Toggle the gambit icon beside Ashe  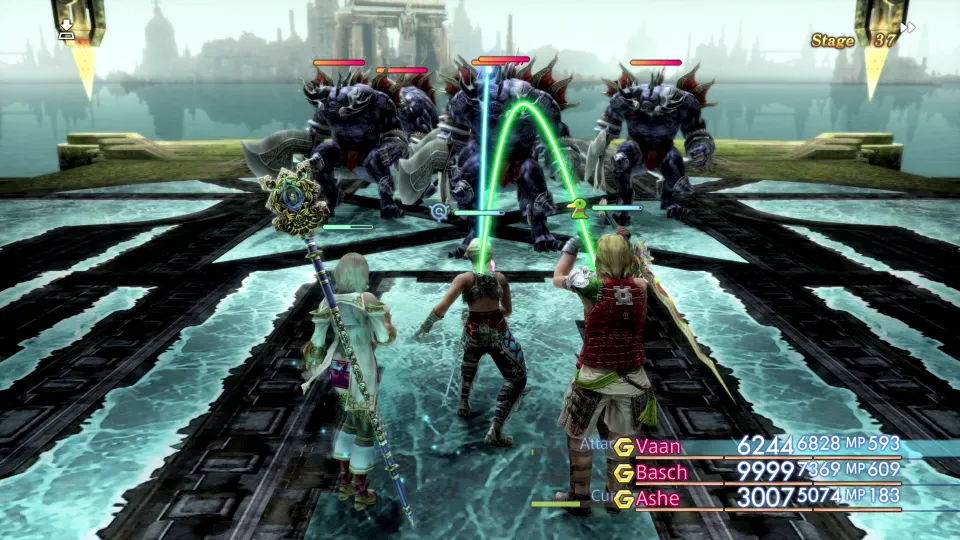624,499
